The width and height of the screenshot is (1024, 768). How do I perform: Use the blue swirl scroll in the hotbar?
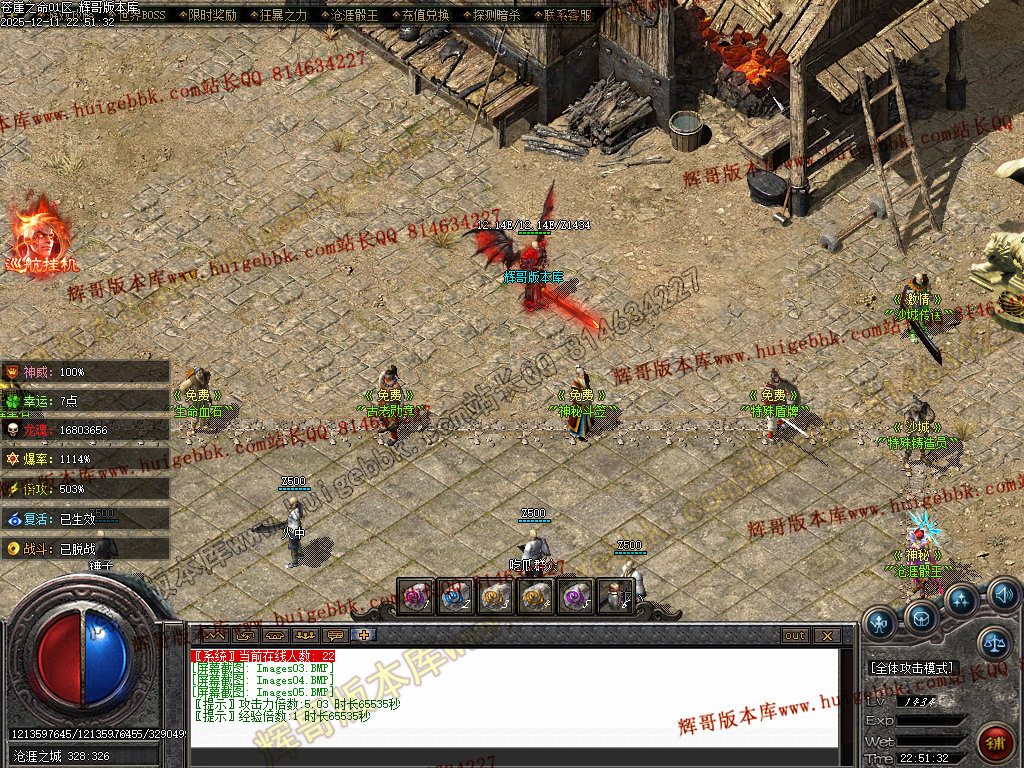456,597
